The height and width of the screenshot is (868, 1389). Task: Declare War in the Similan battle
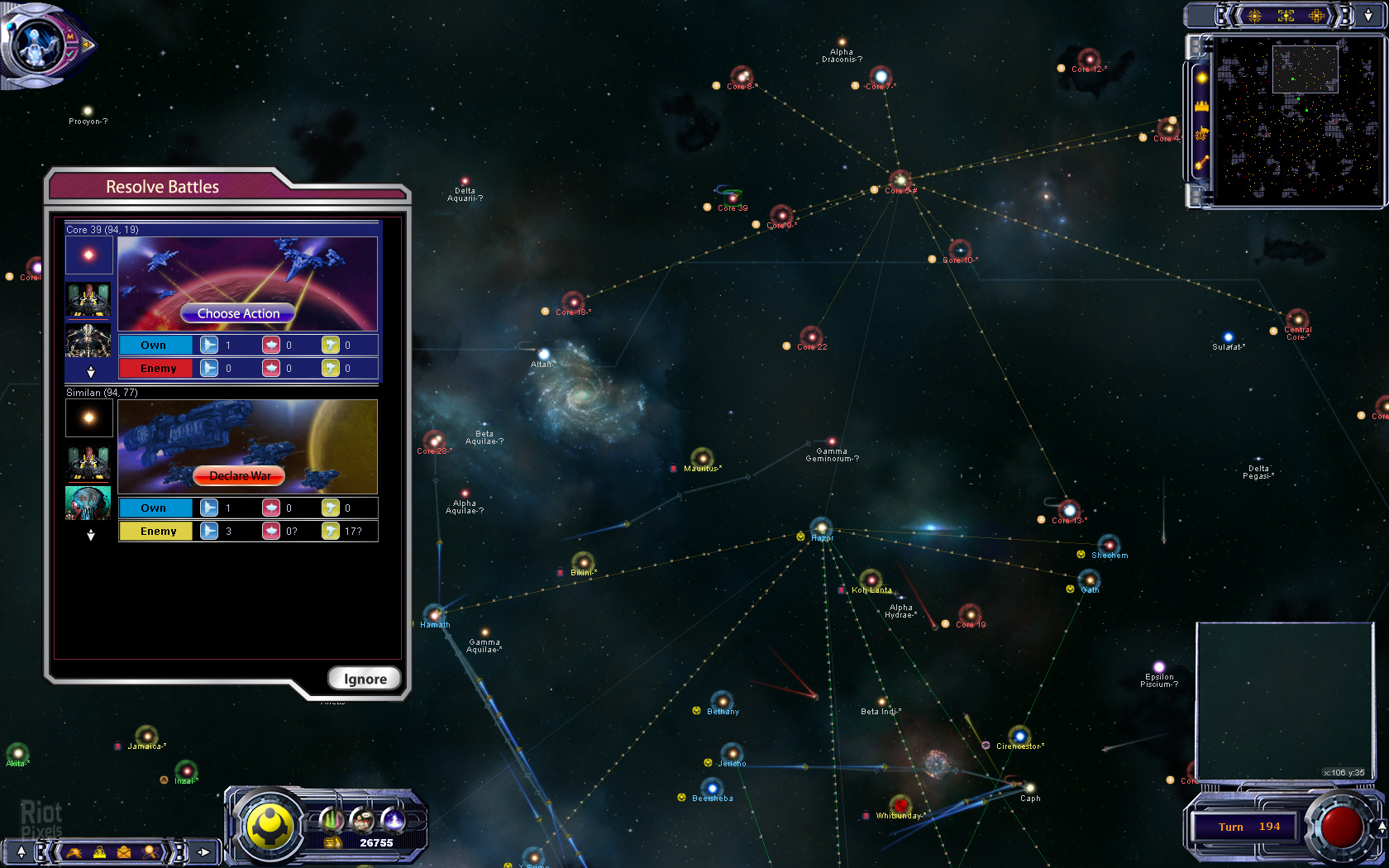(239, 475)
